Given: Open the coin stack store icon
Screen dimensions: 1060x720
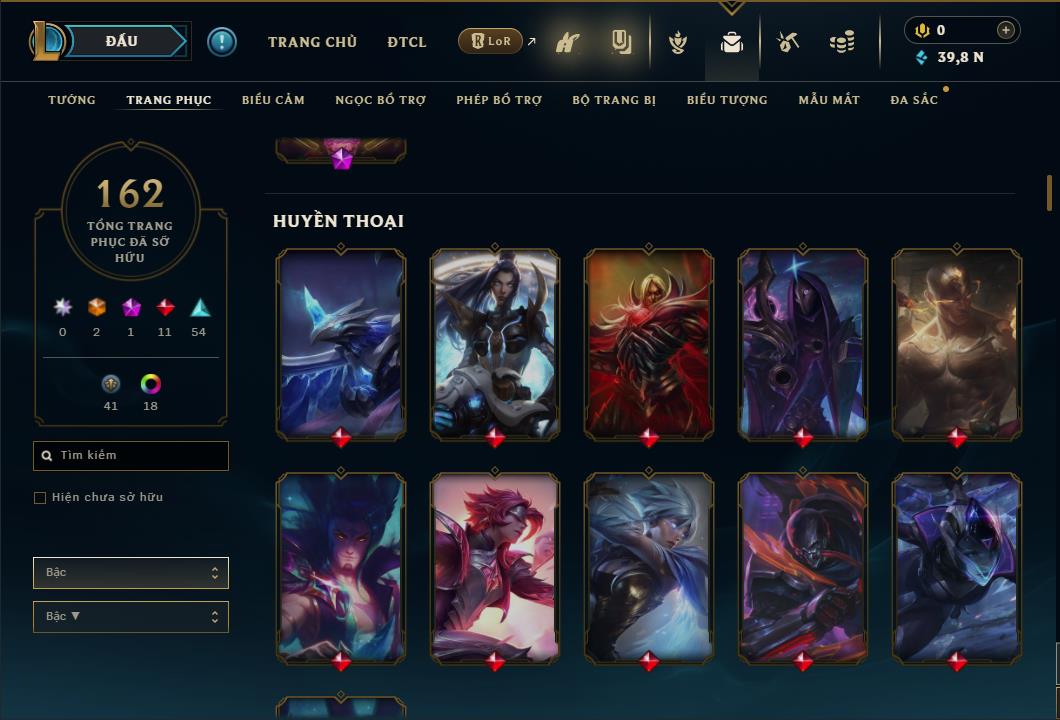Looking at the screenshot, I should [842, 42].
